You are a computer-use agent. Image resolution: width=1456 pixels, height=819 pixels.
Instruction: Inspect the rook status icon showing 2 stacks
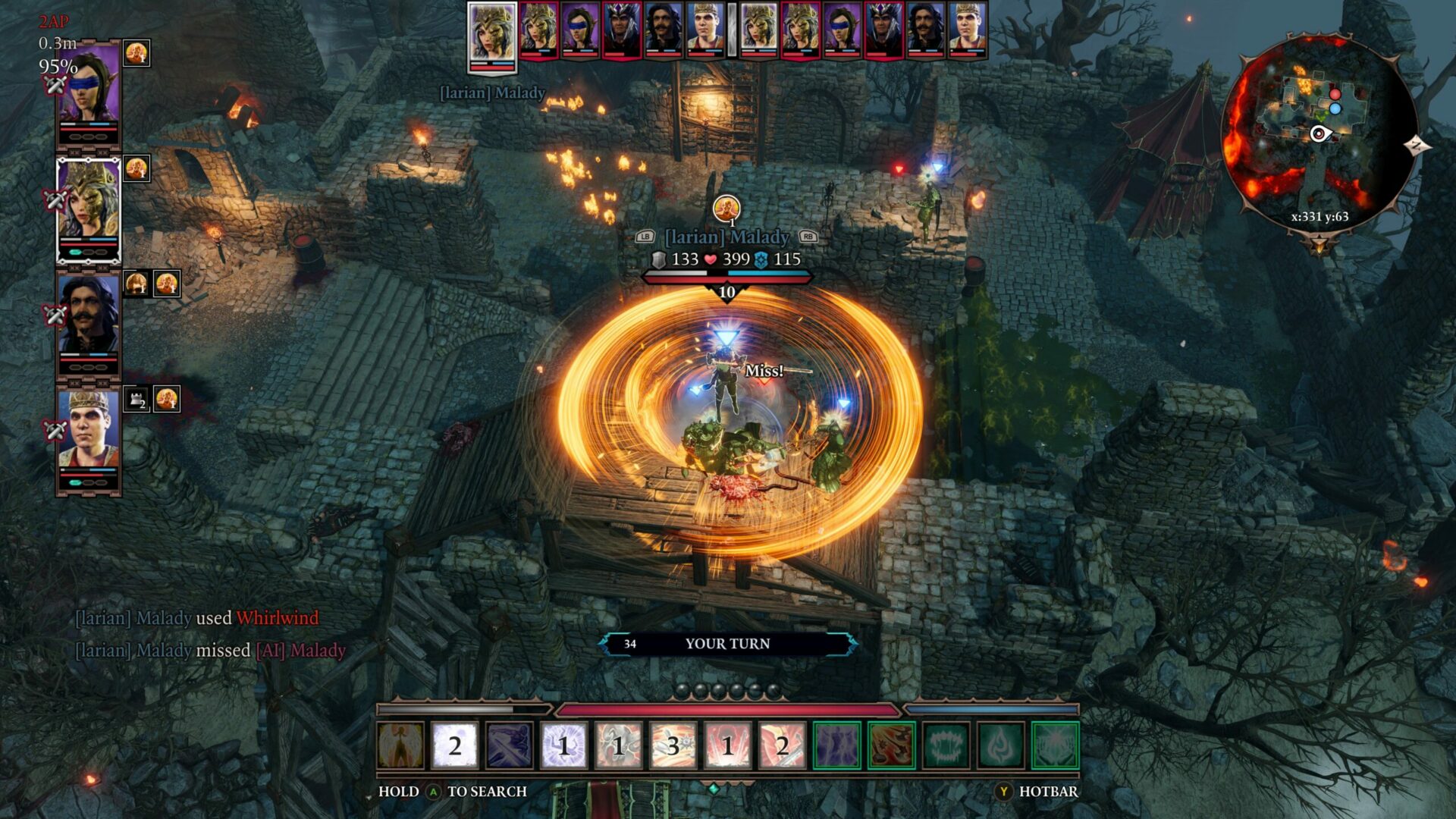[x=136, y=397]
